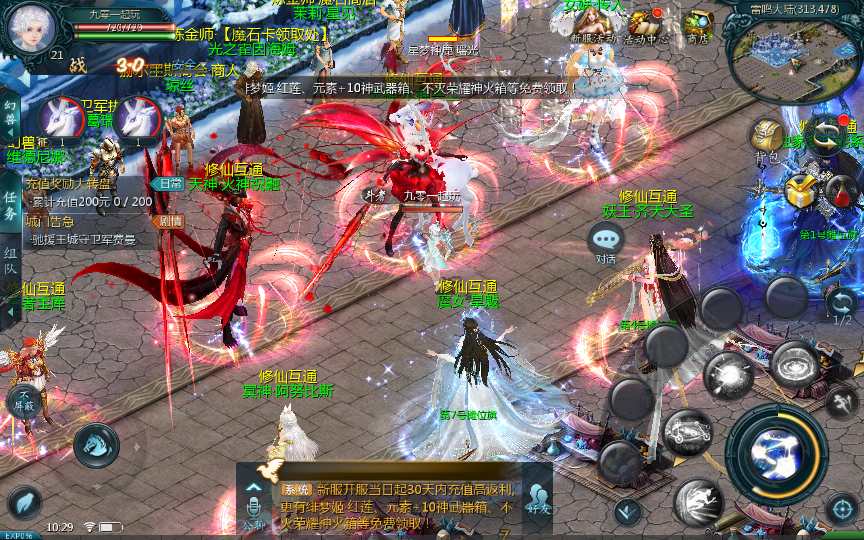Switch the skill page 1/2

coord(842,305)
